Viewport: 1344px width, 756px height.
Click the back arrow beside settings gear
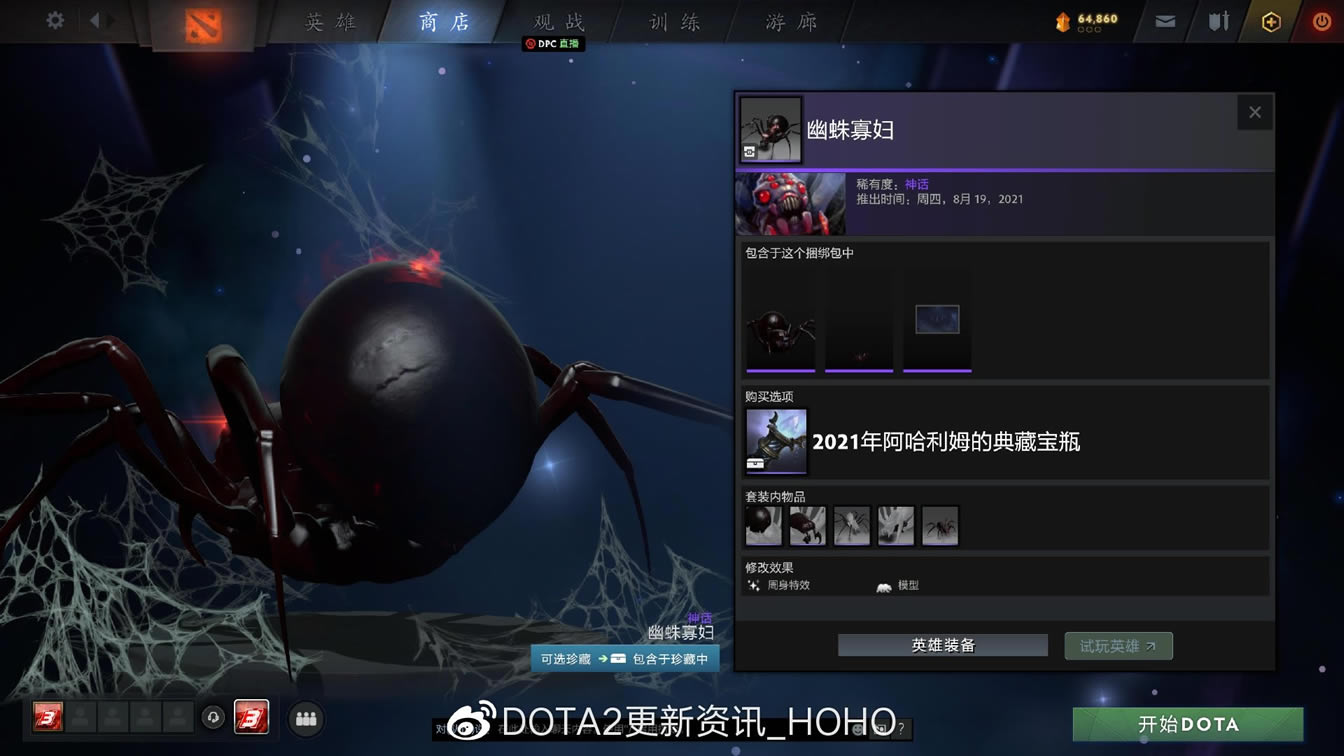95,19
